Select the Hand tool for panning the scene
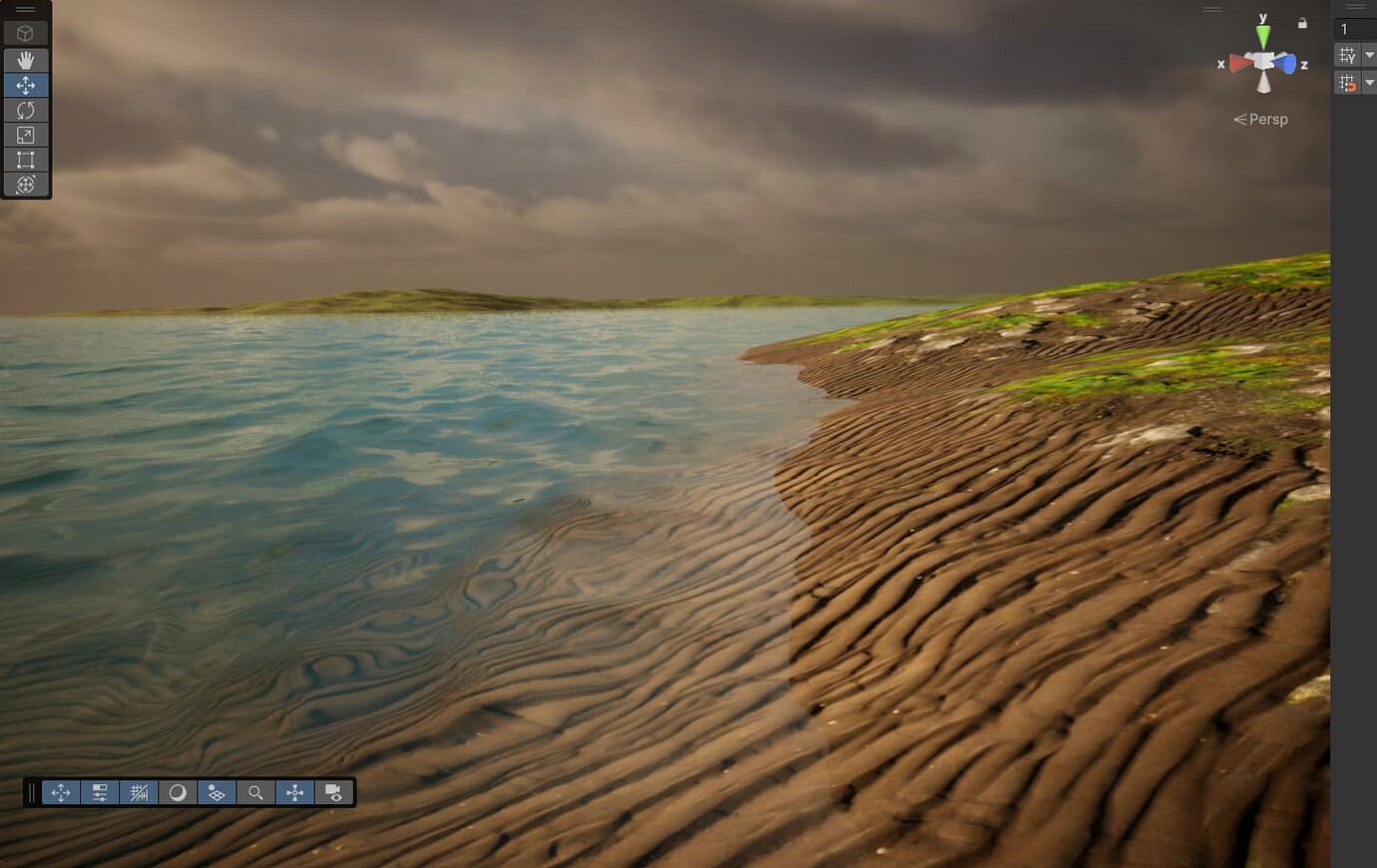 pyautogui.click(x=26, y=60)
